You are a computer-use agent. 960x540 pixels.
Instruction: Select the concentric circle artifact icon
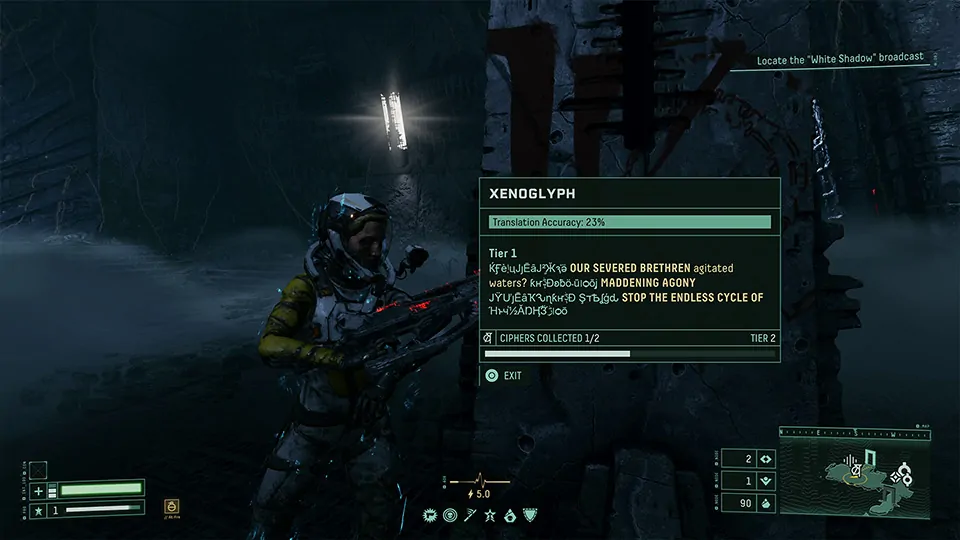coord(451,515)
